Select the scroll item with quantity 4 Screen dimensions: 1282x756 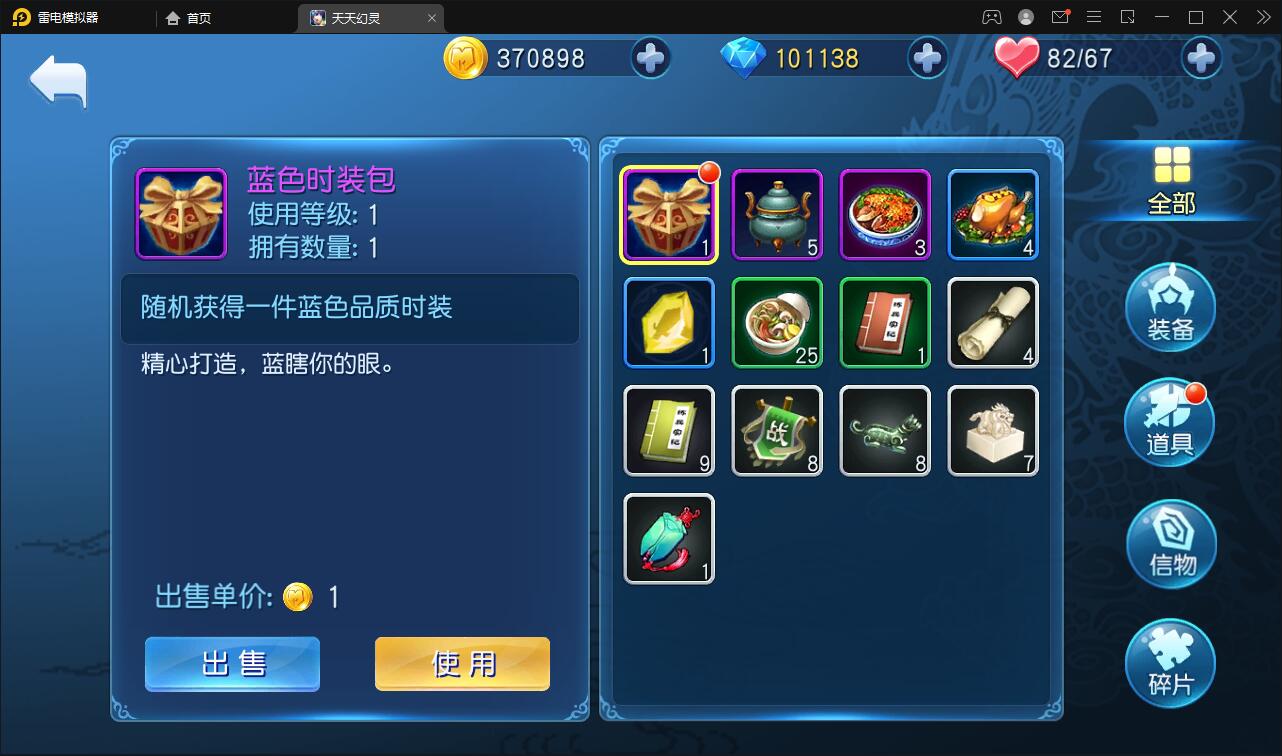click(992, 322)
